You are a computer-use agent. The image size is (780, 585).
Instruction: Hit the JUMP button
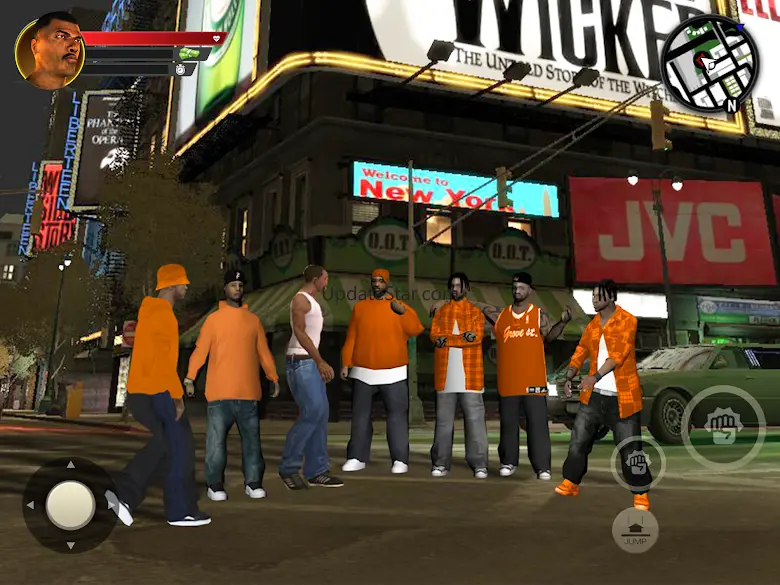coord(635,530)
